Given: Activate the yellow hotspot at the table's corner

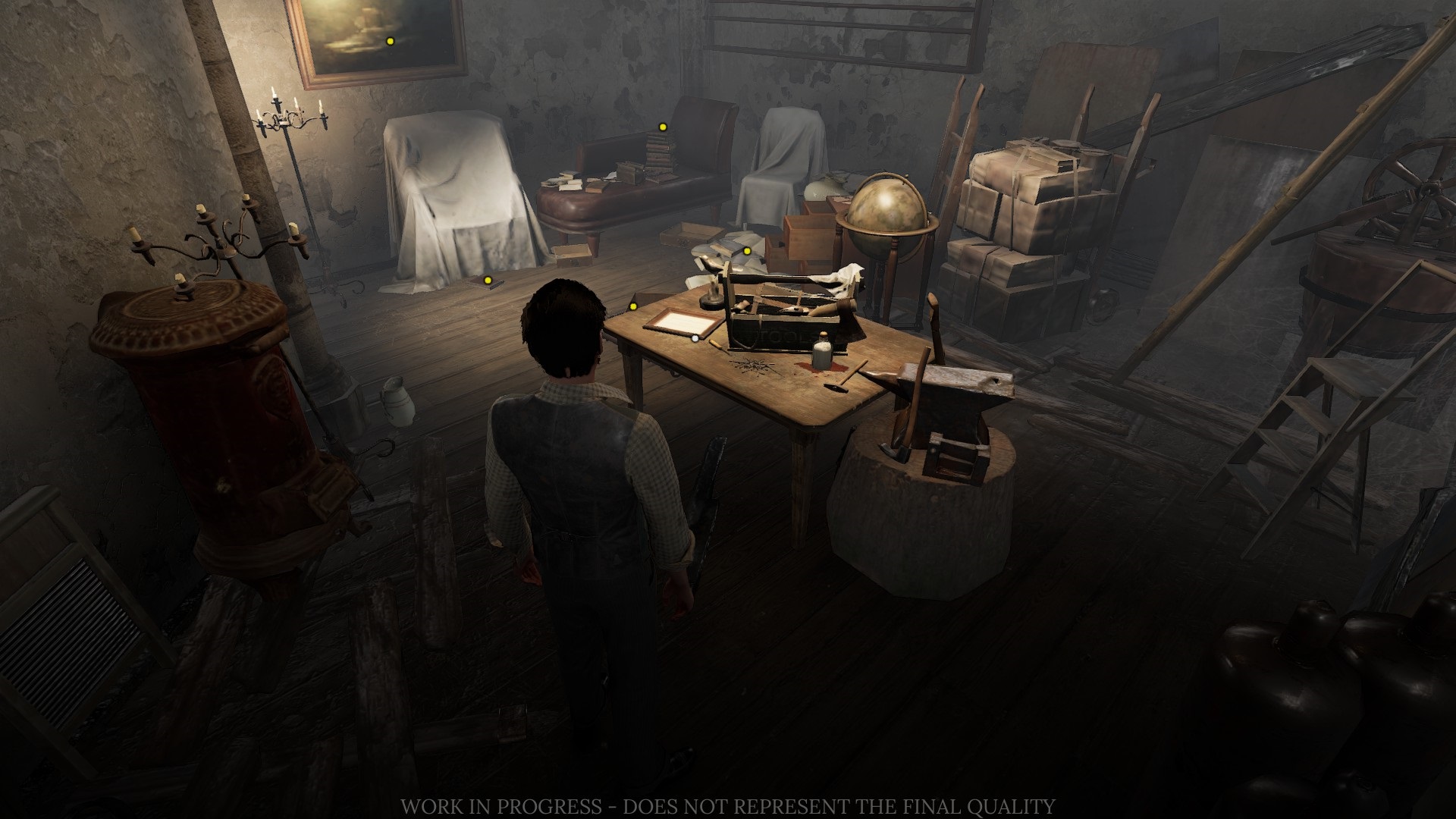Looking at the screenshot, I should tap(633, 306).
